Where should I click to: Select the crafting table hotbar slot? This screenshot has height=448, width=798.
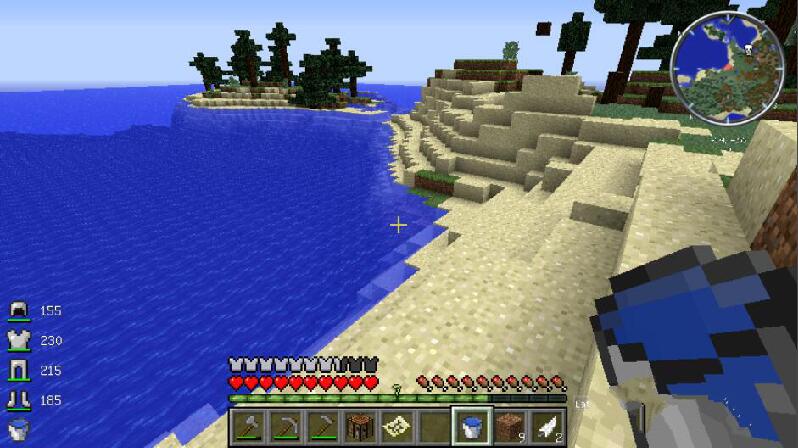[x=361, y=427]
